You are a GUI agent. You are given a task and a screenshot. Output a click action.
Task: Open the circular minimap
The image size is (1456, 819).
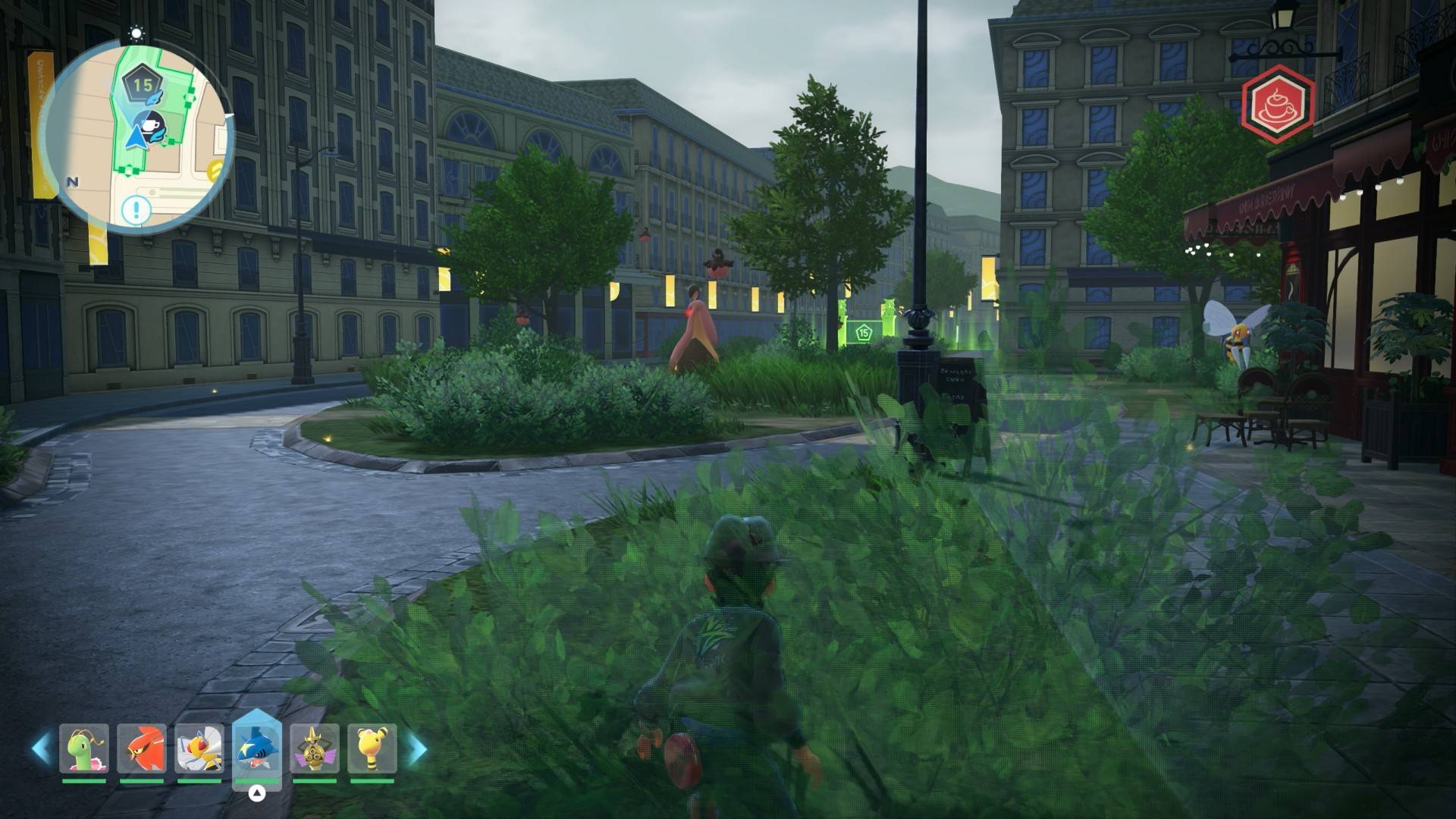click(x=136, y=136)
